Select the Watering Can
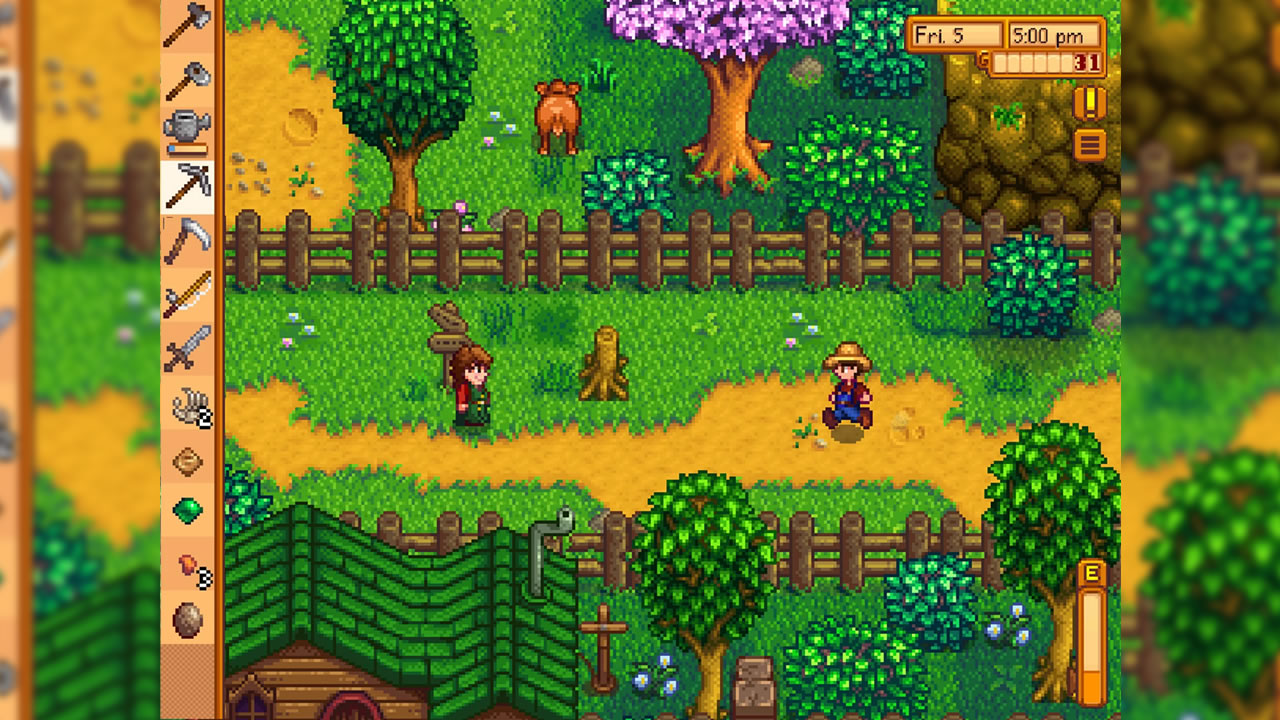1280x720 pixels. pos(186,128)
